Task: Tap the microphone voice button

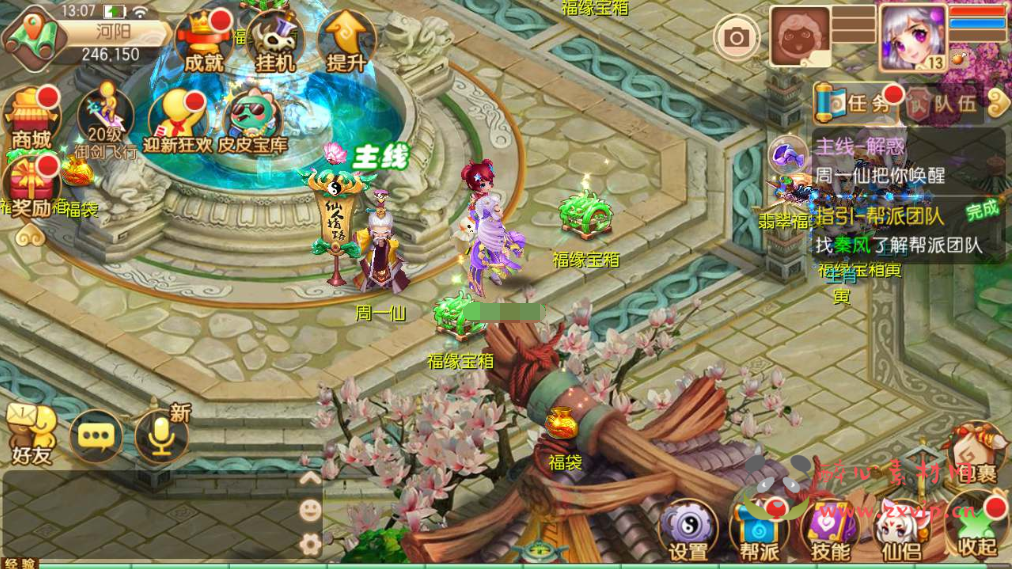Action: tap(161, 436)
